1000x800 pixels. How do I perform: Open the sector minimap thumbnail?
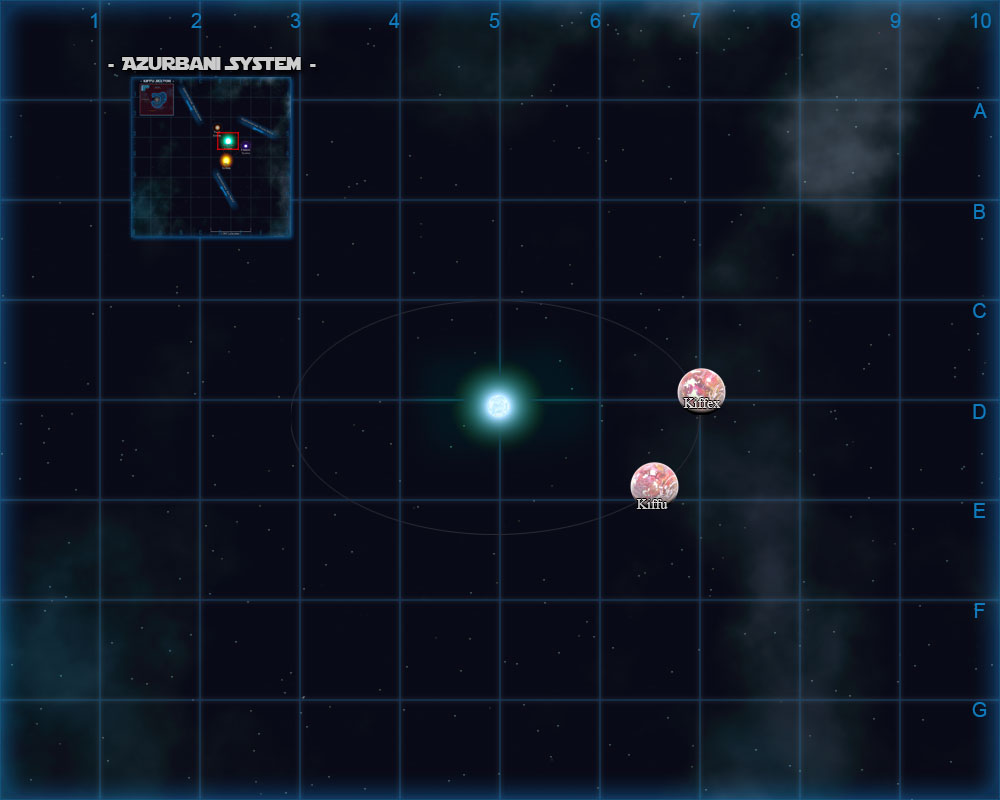[211, 158]
